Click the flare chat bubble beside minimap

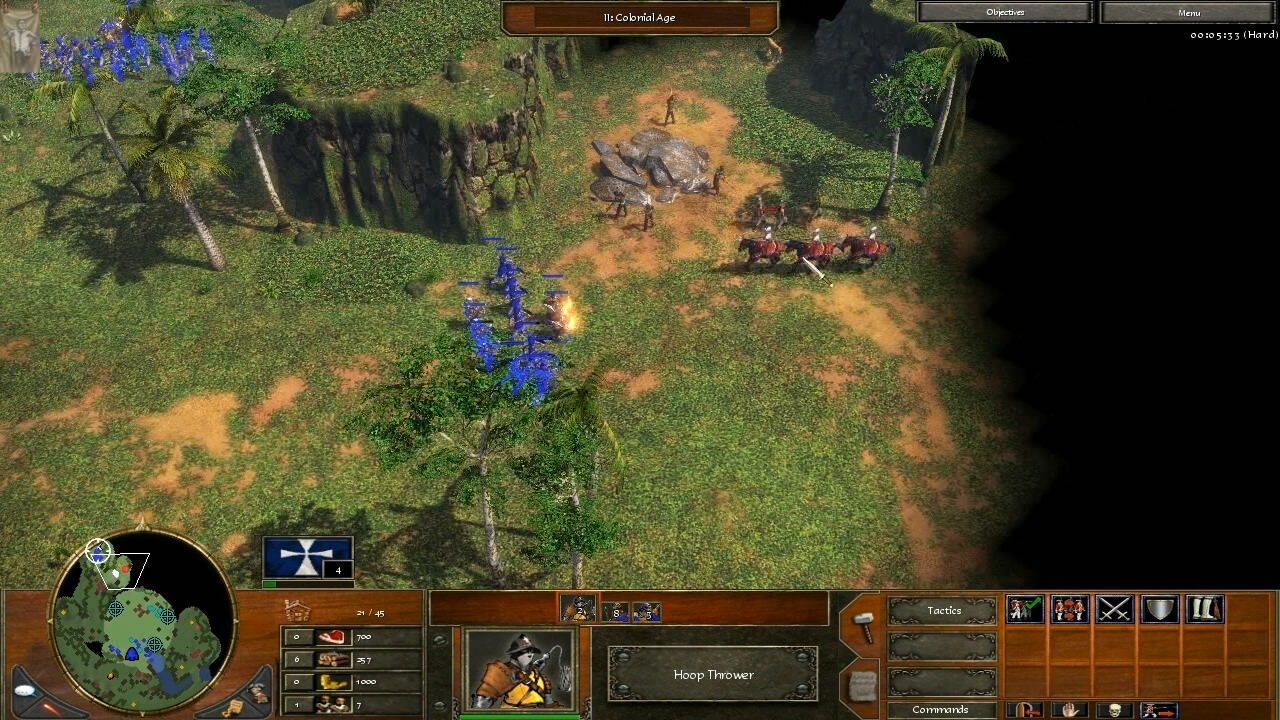click(x=23, y=690)
